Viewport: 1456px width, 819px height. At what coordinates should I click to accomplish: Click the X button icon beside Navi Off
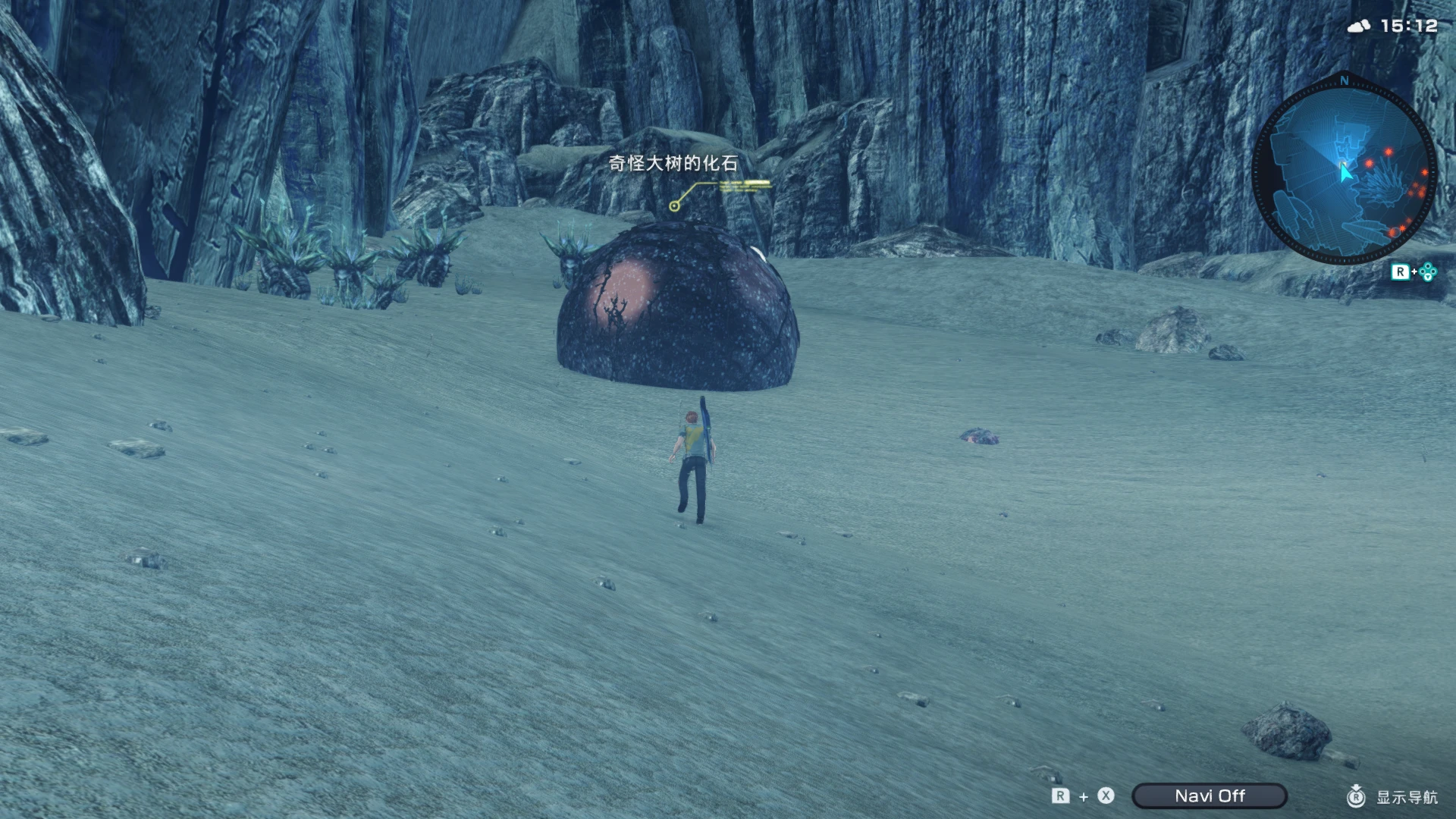tap(1105, 796)
